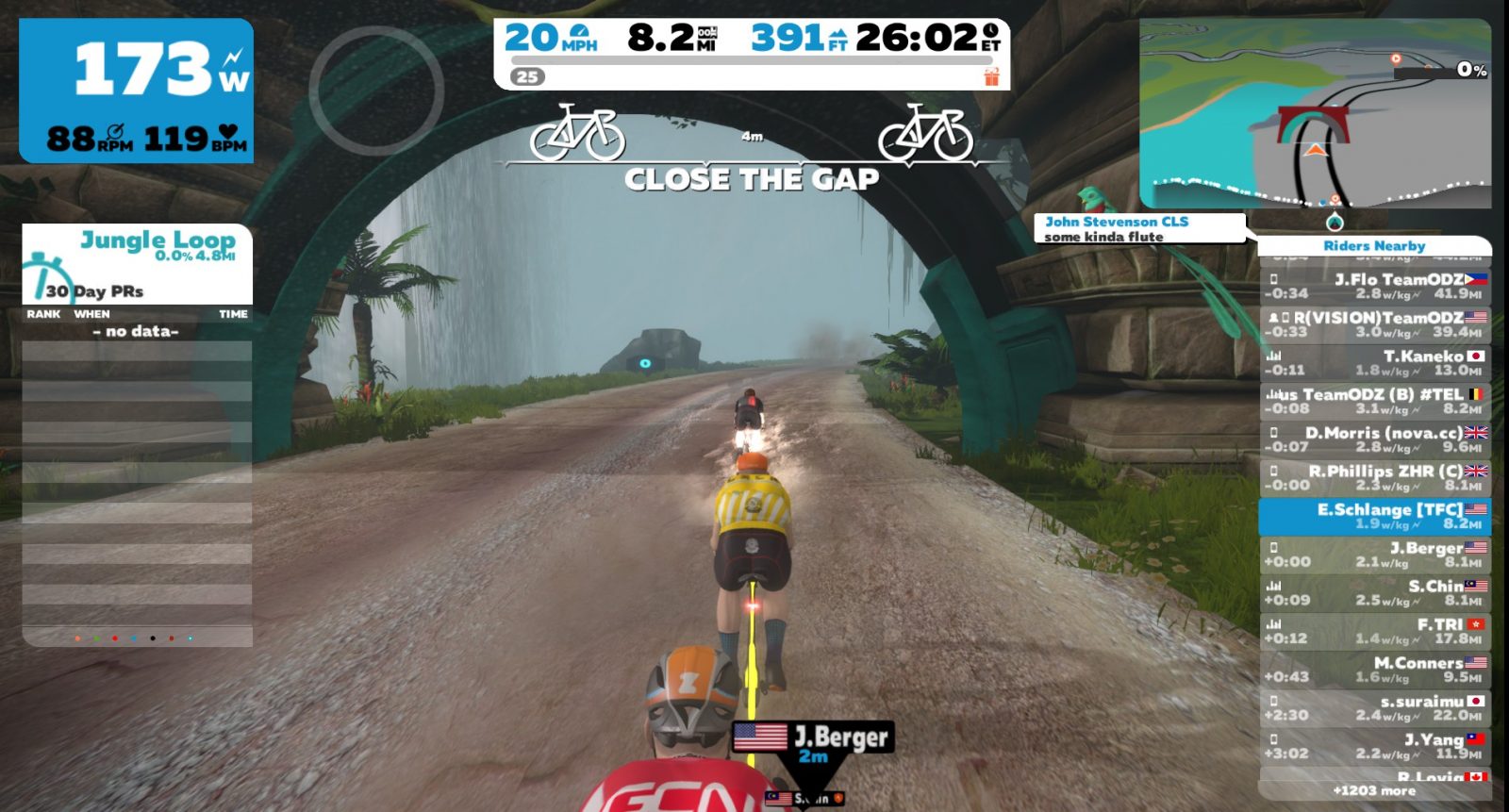1509x812 pixels.
Task: Select the F.TRI rider row
Action: 1375,631
